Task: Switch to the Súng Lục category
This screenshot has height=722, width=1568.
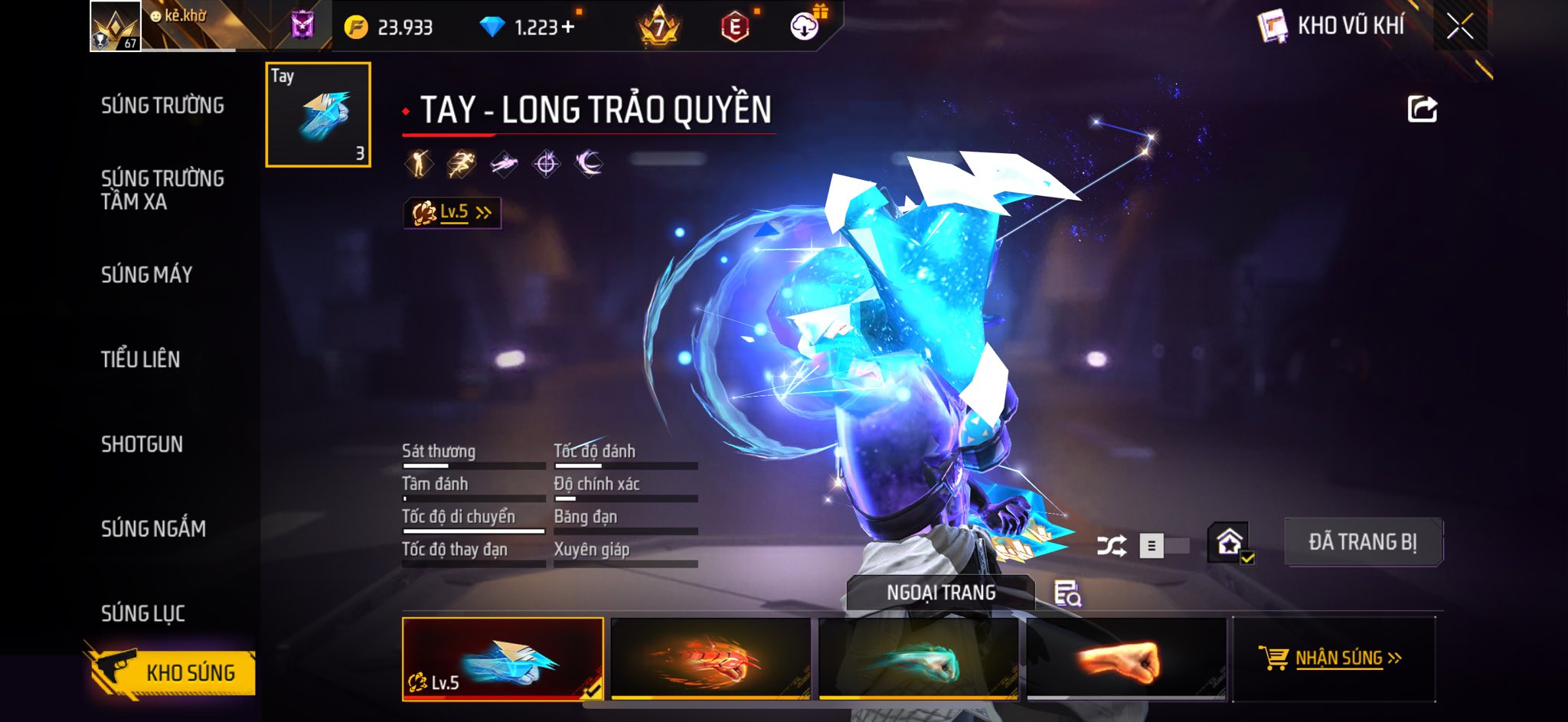Action: point(143,613)
